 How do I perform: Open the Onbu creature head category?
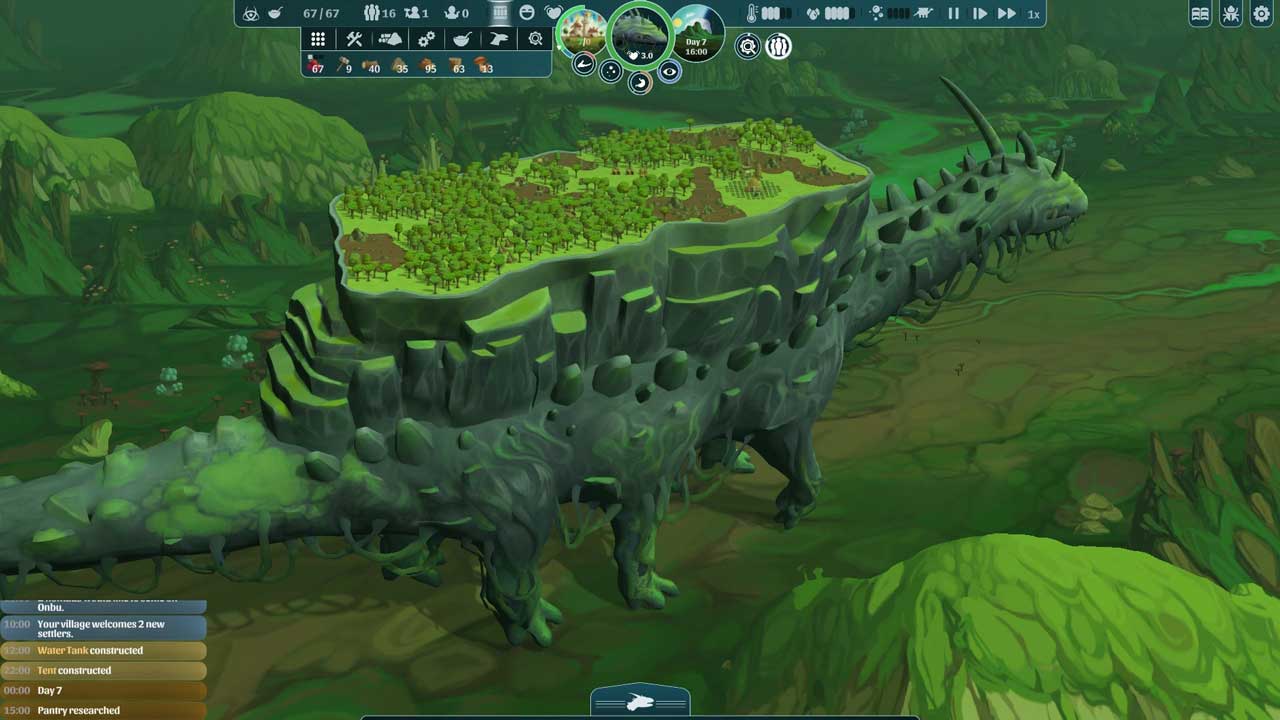pos(499,39)
